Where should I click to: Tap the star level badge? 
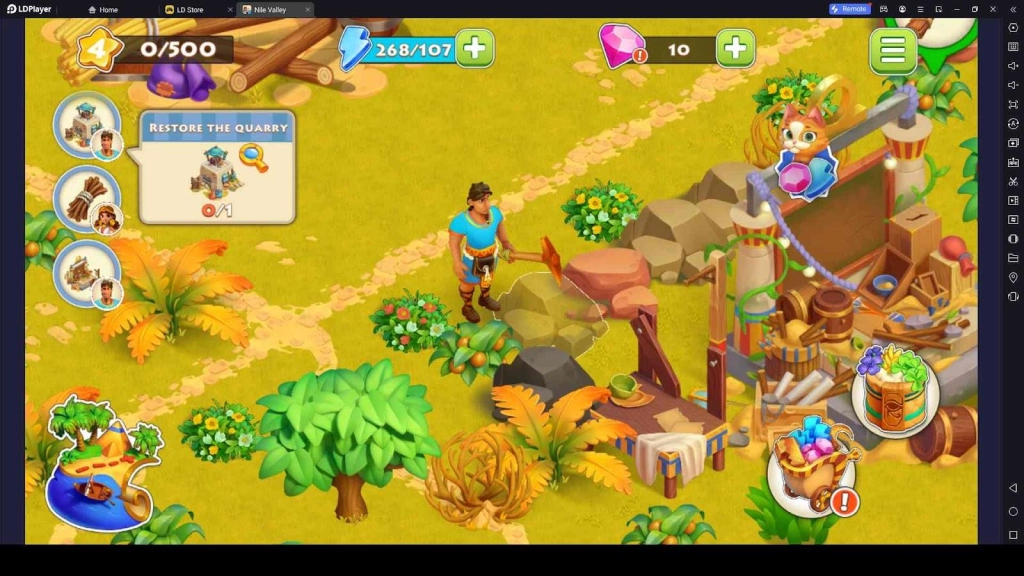pos(98,48)
